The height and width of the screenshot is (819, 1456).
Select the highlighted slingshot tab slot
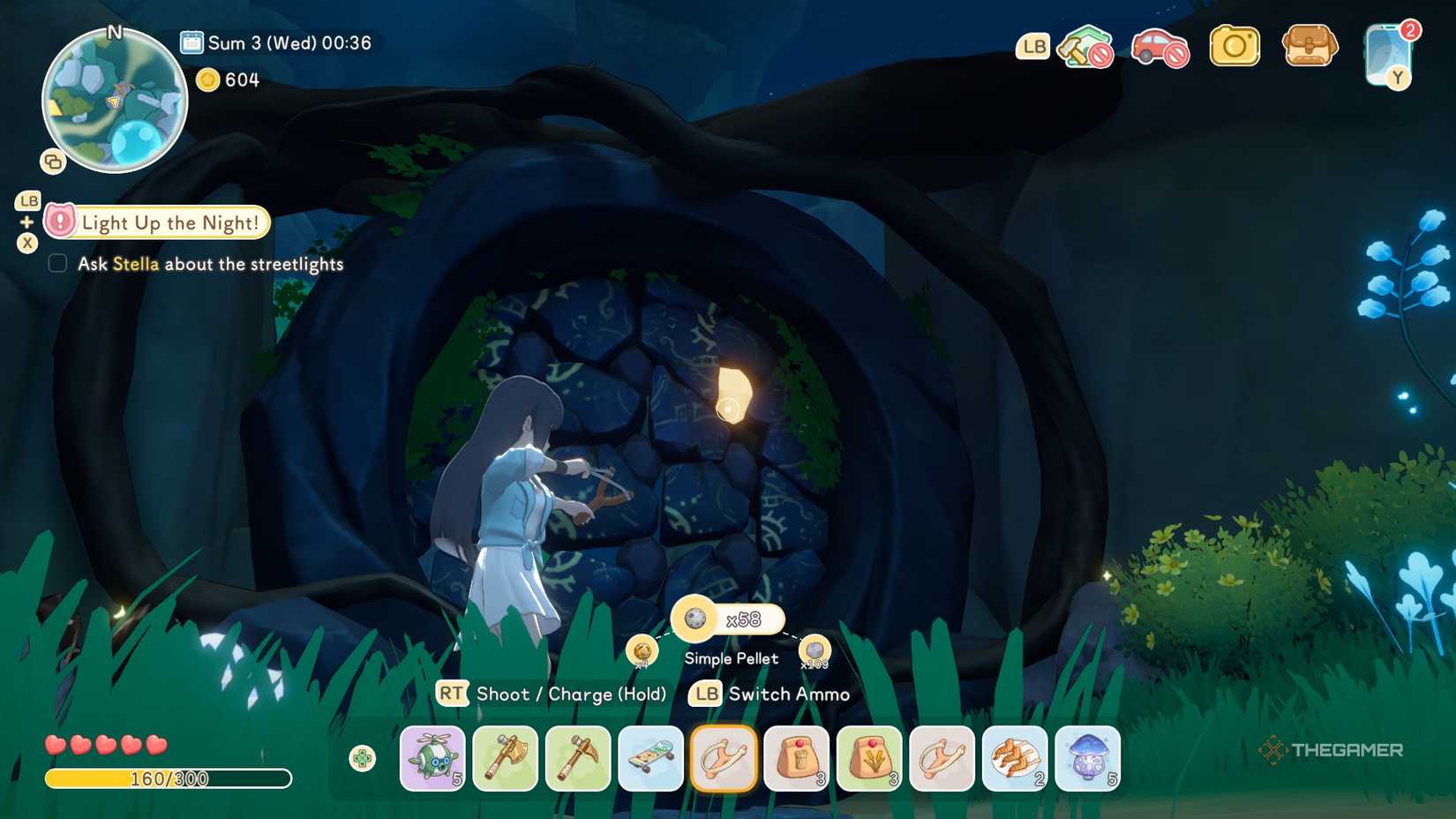pyautogui.click(x=723, y=758)
